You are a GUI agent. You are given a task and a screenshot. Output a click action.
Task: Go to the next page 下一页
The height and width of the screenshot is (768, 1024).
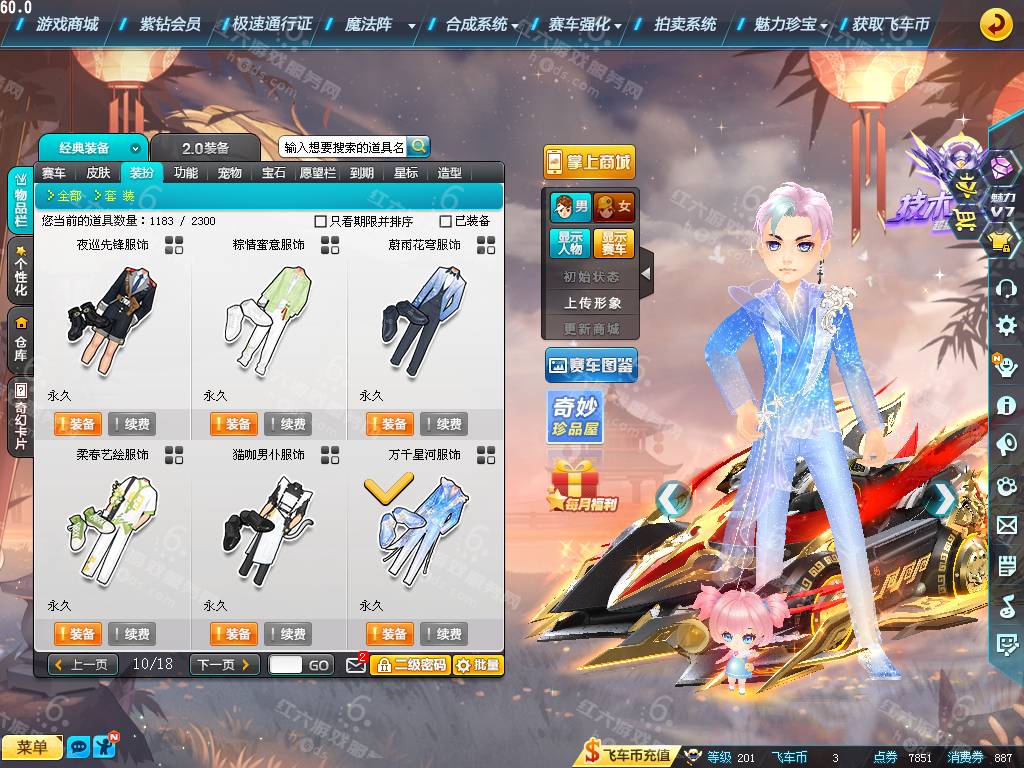225,664
